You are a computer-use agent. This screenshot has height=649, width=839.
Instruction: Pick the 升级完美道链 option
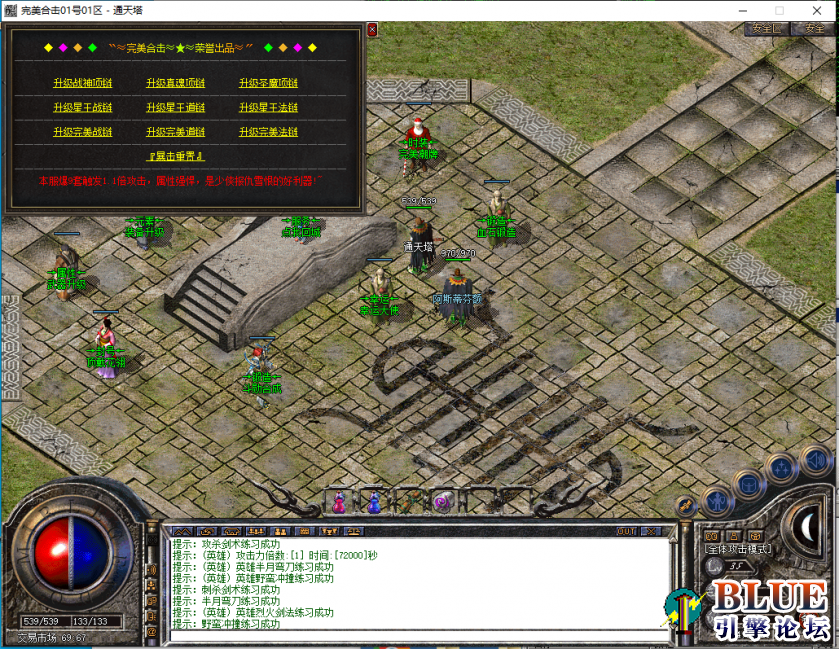(175, 132)
